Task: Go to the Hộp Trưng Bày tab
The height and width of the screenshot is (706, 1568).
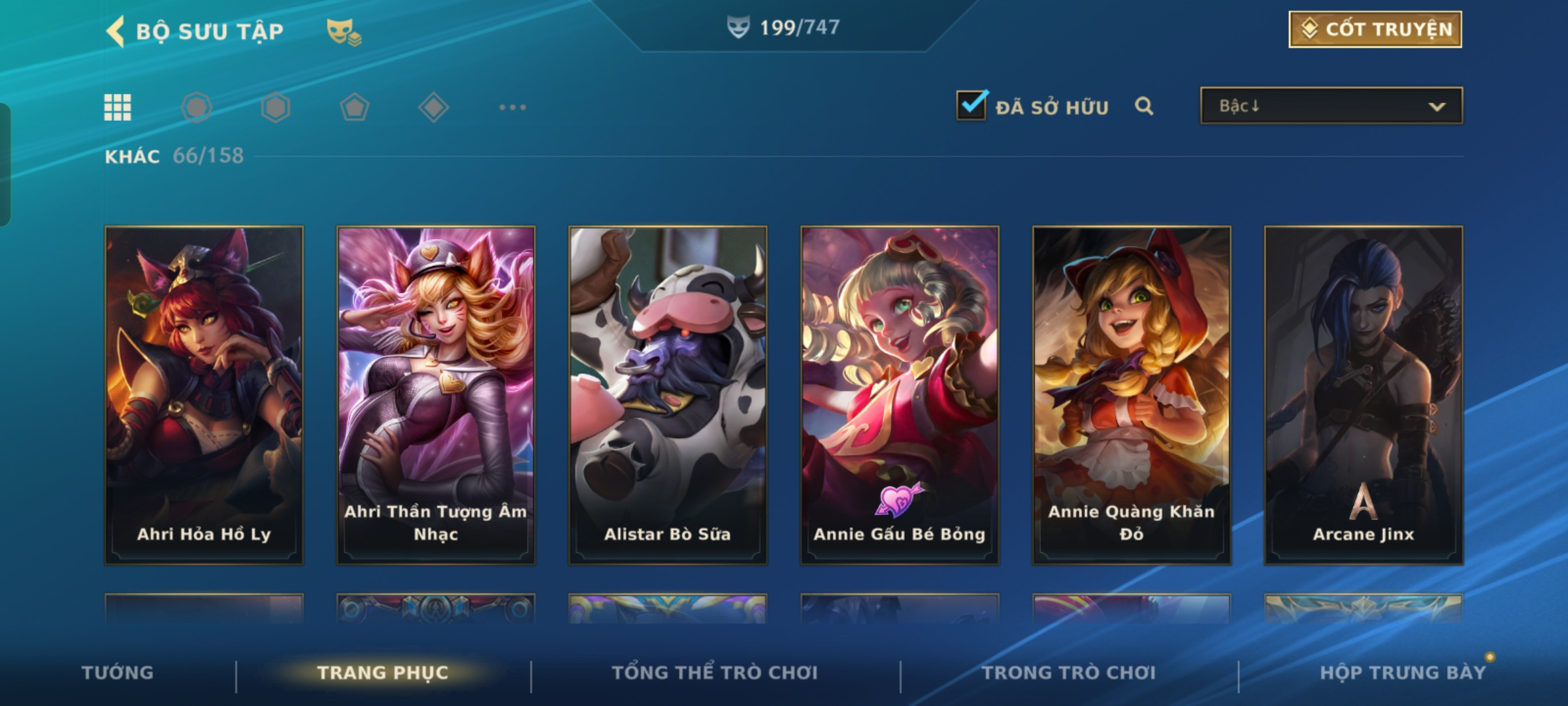Action: pyautogui.click(x=1403, y=673)
